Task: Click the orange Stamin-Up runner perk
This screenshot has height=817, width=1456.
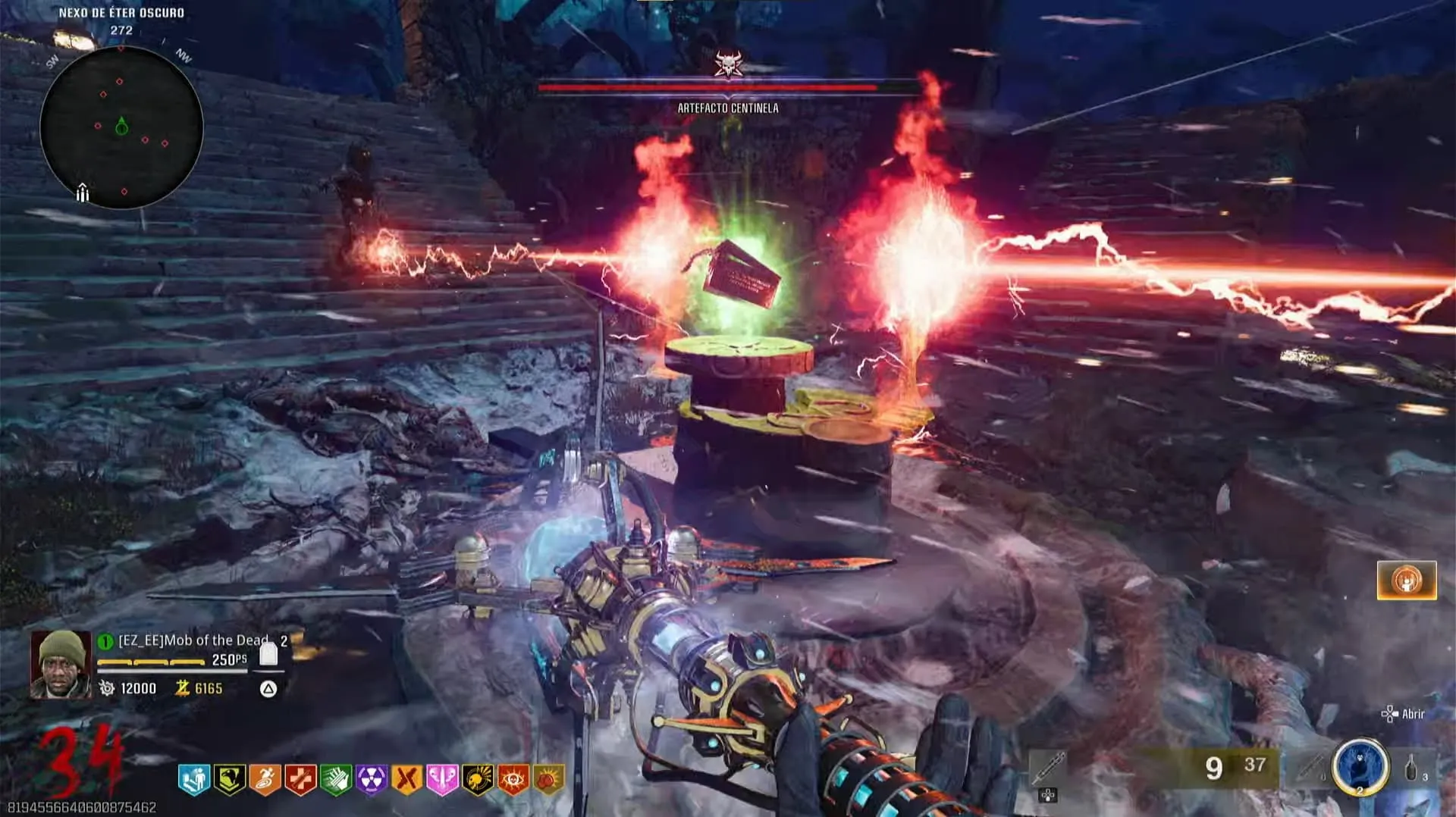Action: [265, 779]
